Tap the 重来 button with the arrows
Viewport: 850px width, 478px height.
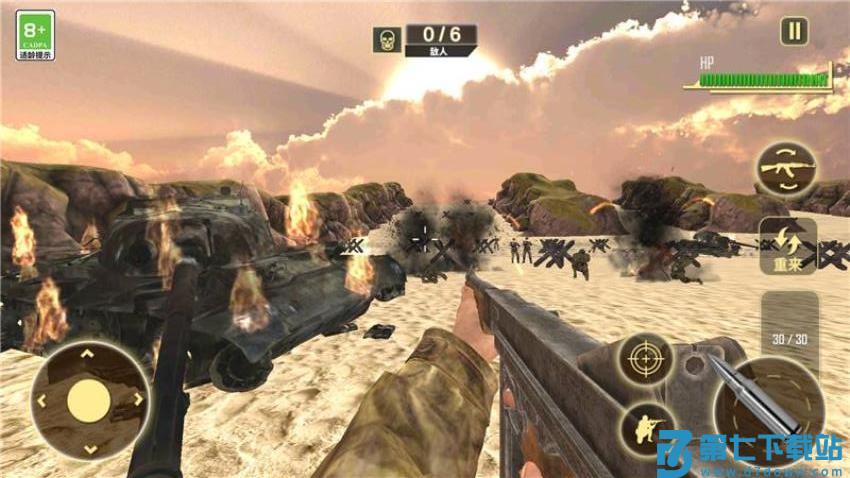coord(787,246)
